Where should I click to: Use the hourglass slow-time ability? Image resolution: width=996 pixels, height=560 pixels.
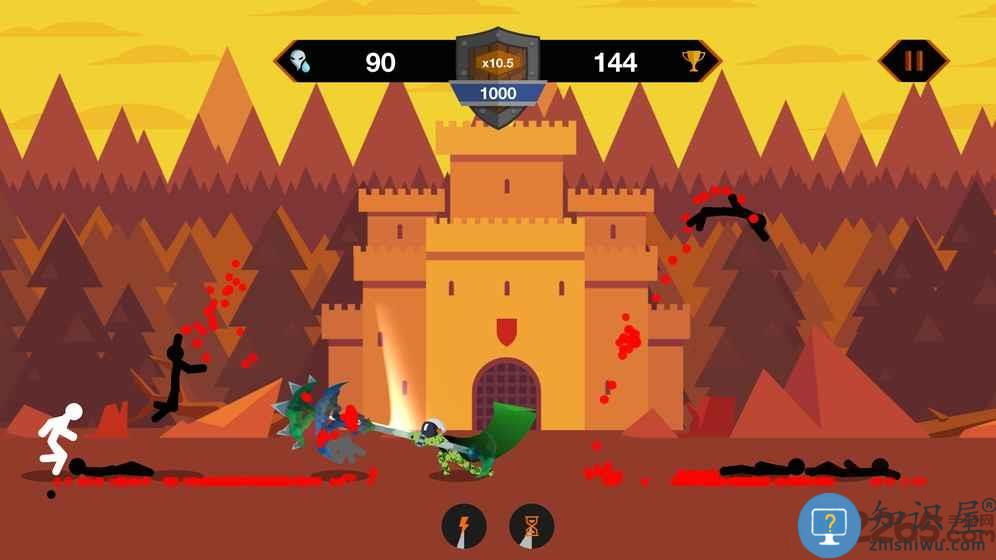point(531,526)
